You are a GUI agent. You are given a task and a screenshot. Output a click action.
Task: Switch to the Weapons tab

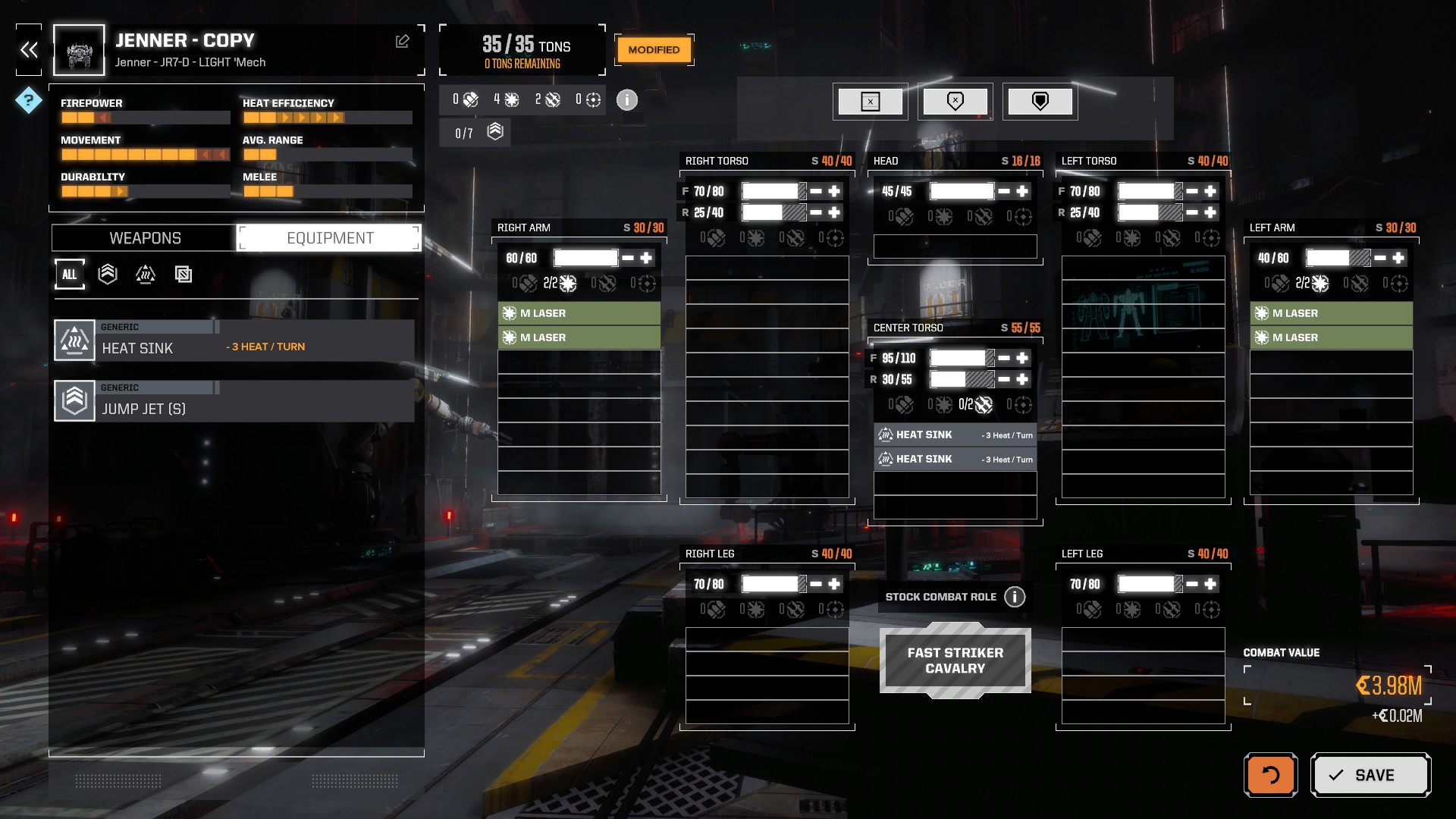click(145, 238)
